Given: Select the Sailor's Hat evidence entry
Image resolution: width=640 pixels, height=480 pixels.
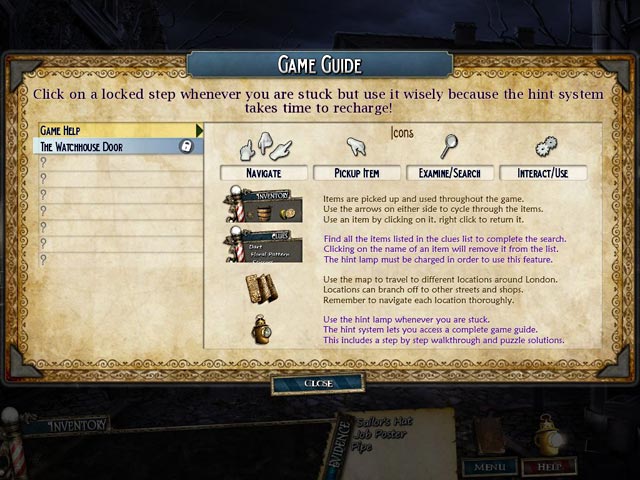Looking at the screenshot, I should click(380, 423).
